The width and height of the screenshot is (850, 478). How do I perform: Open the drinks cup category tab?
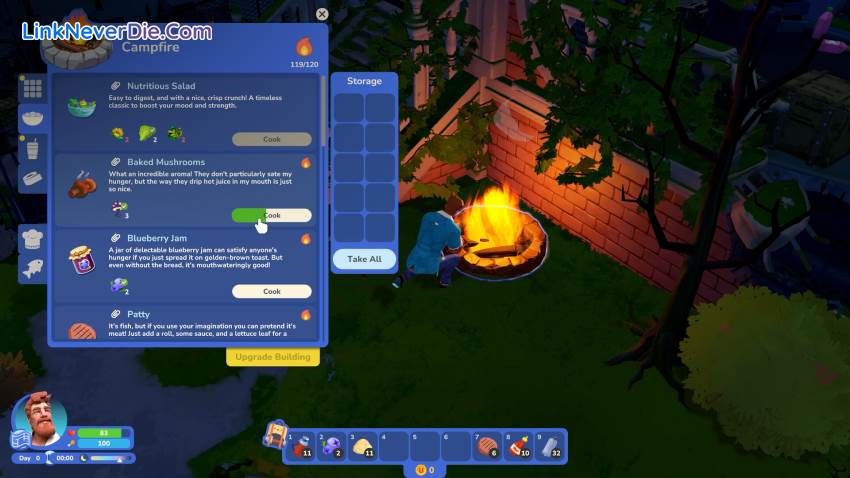(32, 149)
